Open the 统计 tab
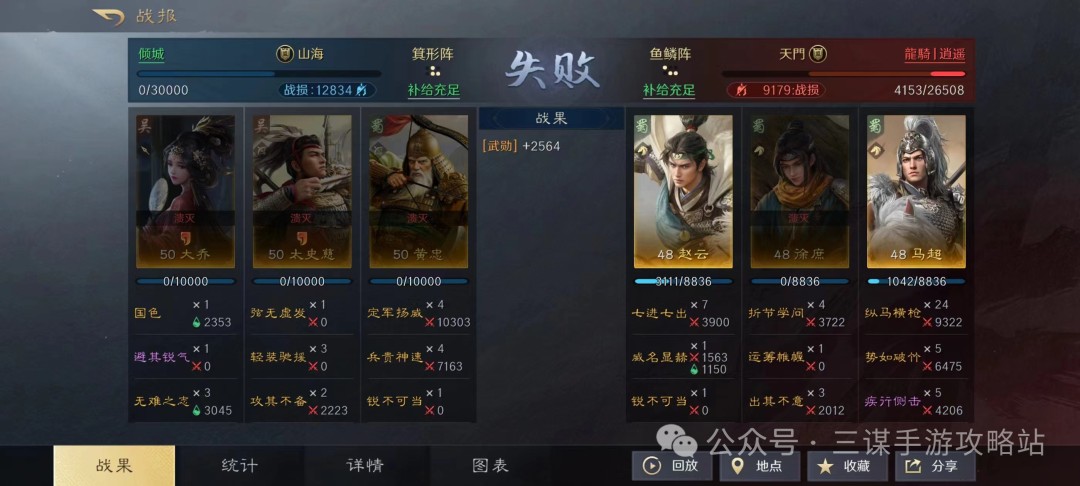Screen dimensions: 1080x486 click(240, 466)
